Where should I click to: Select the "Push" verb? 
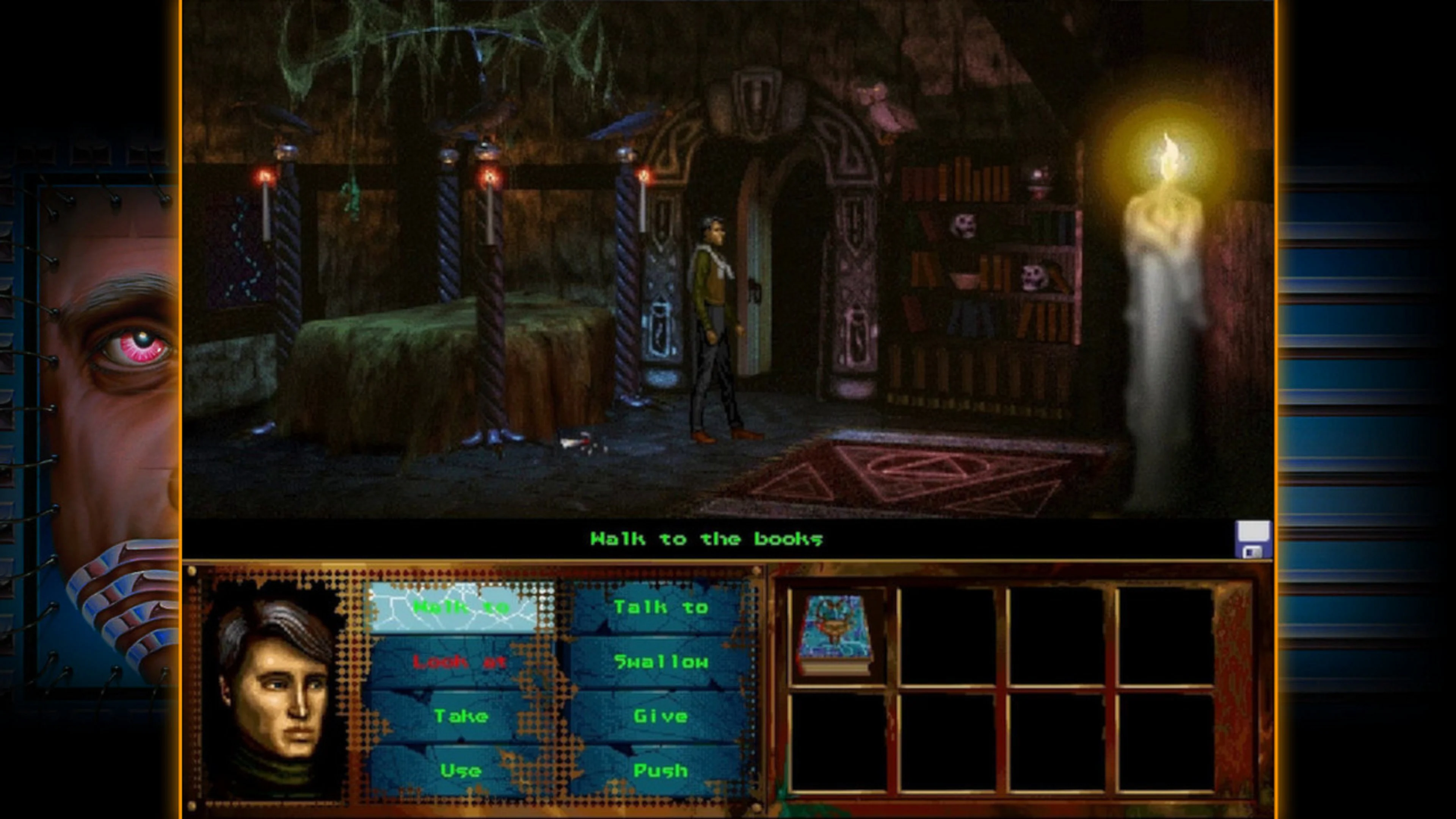[x=661, y=770]
